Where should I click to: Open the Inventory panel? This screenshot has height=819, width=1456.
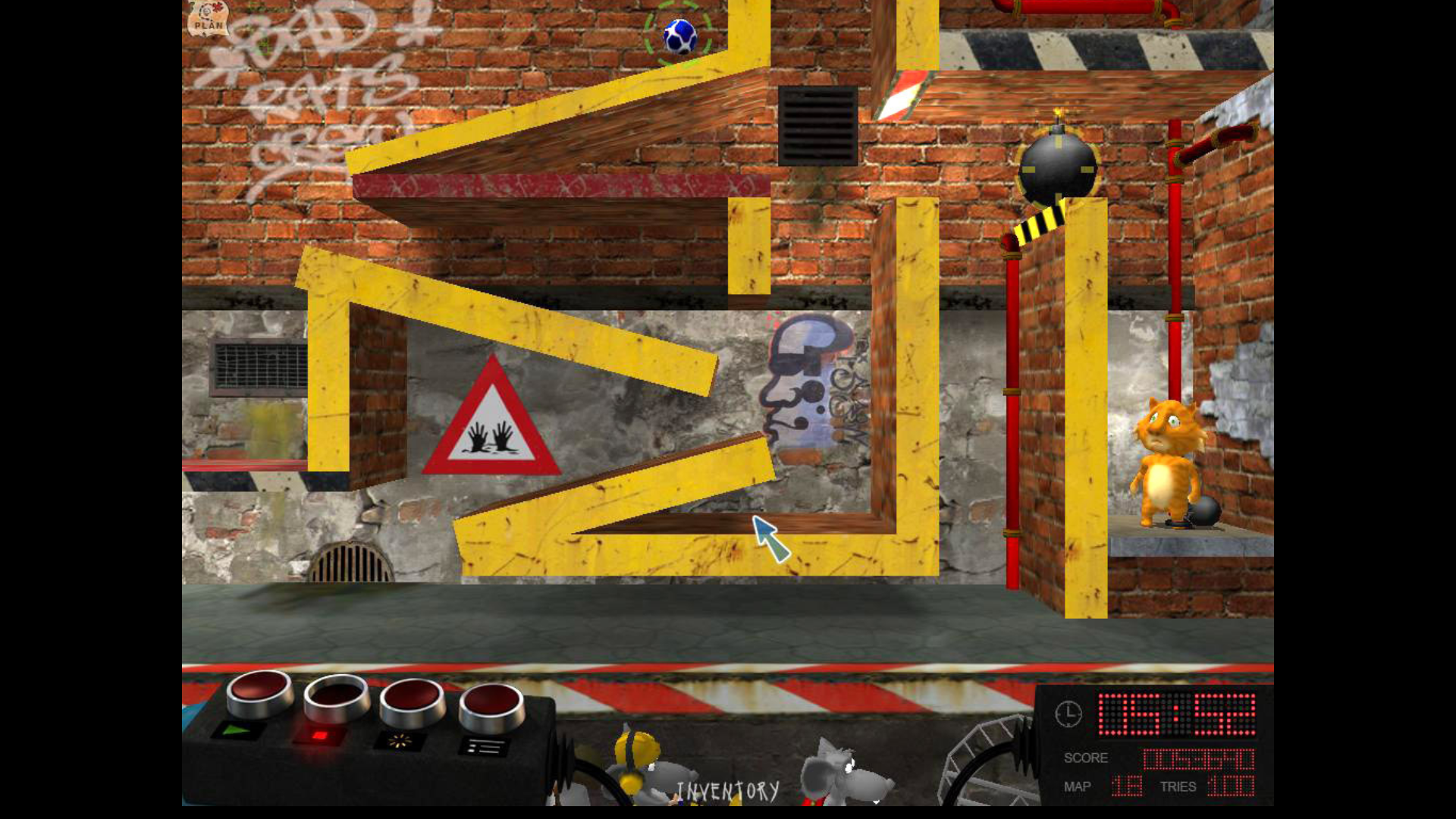(x=728, y=789)
